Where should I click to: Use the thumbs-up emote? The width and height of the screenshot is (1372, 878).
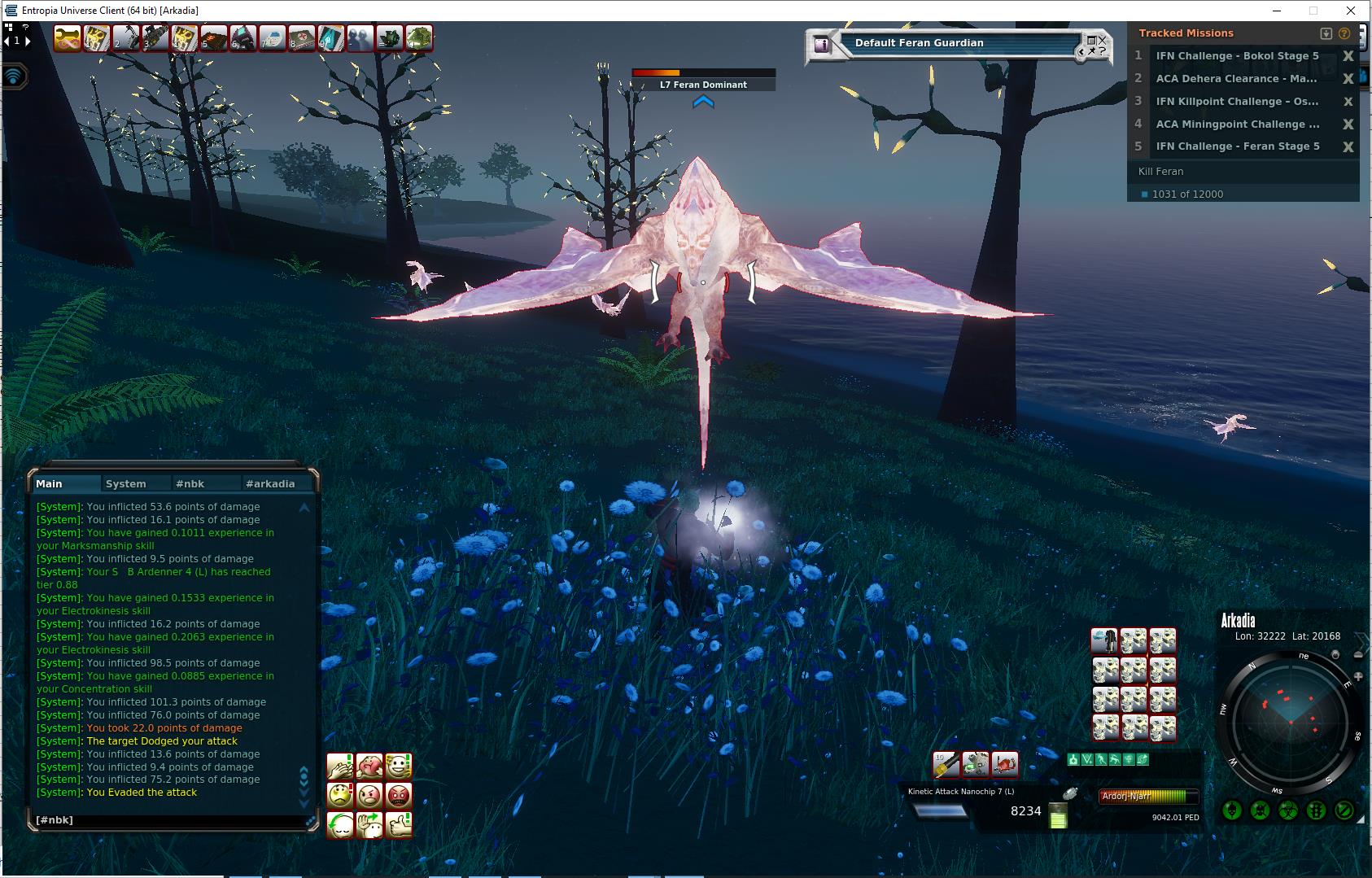click(399, 824)
